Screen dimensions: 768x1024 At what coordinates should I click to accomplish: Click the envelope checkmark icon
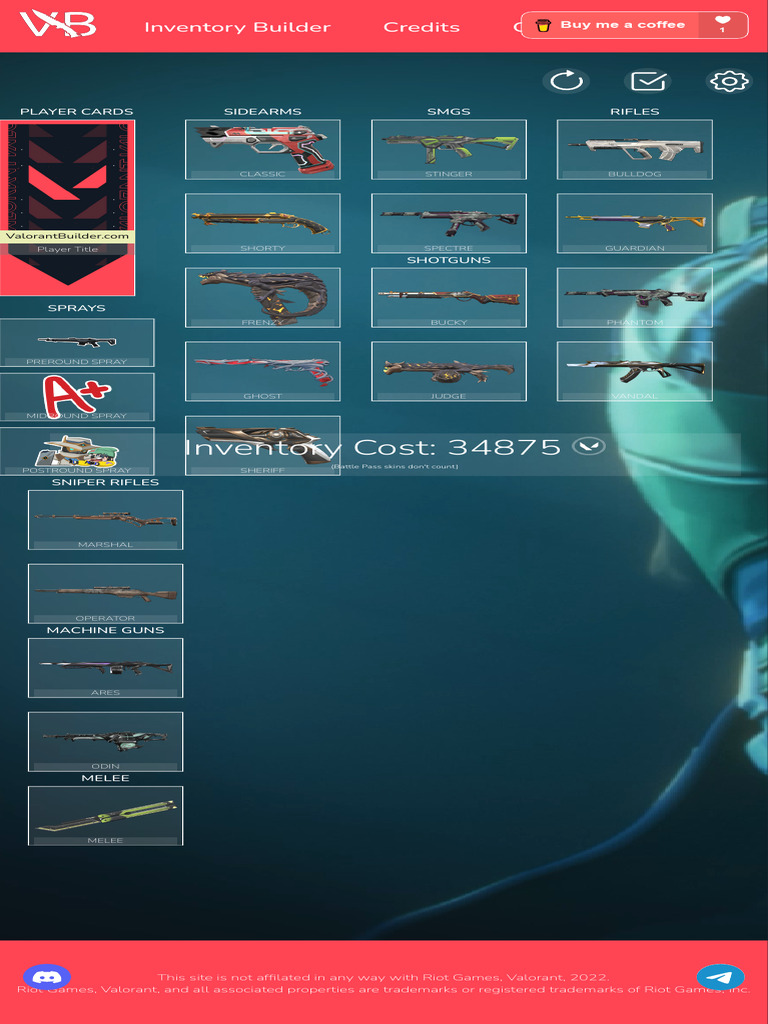[647, 81]
